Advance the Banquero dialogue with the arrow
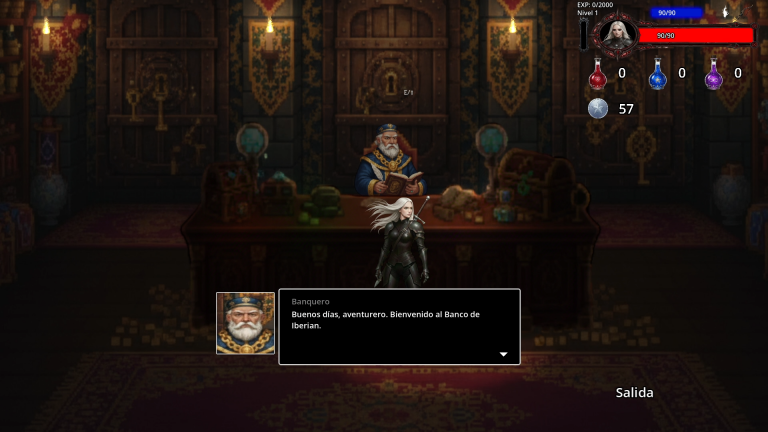Screen dimensions: 768x432 coord(503,354)
